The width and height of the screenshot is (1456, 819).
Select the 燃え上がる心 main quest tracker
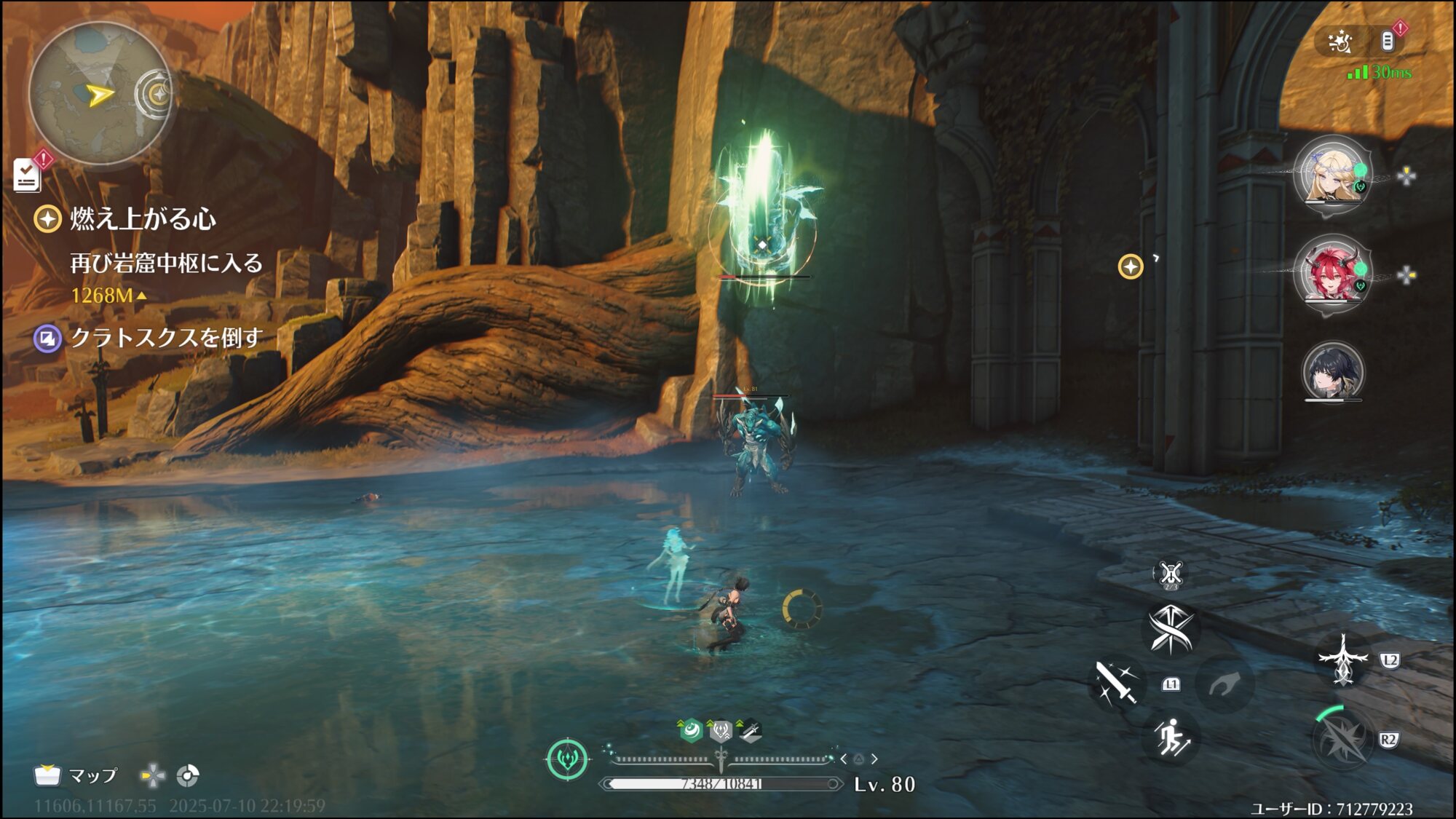143,219
